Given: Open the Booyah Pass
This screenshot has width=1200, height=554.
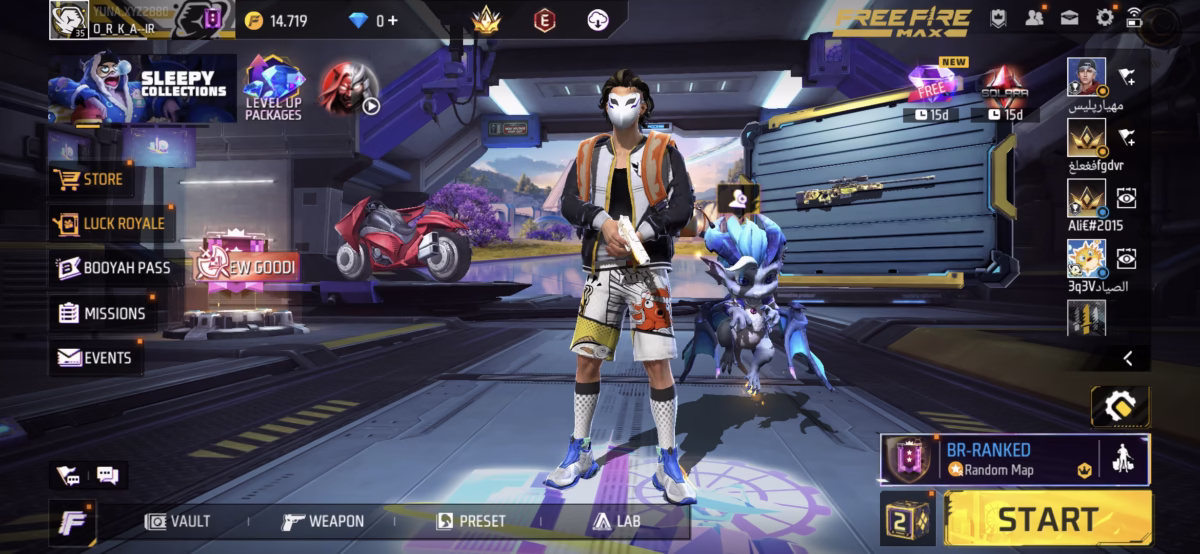Looking at the screenshot, I should click(x=113, y=268).
